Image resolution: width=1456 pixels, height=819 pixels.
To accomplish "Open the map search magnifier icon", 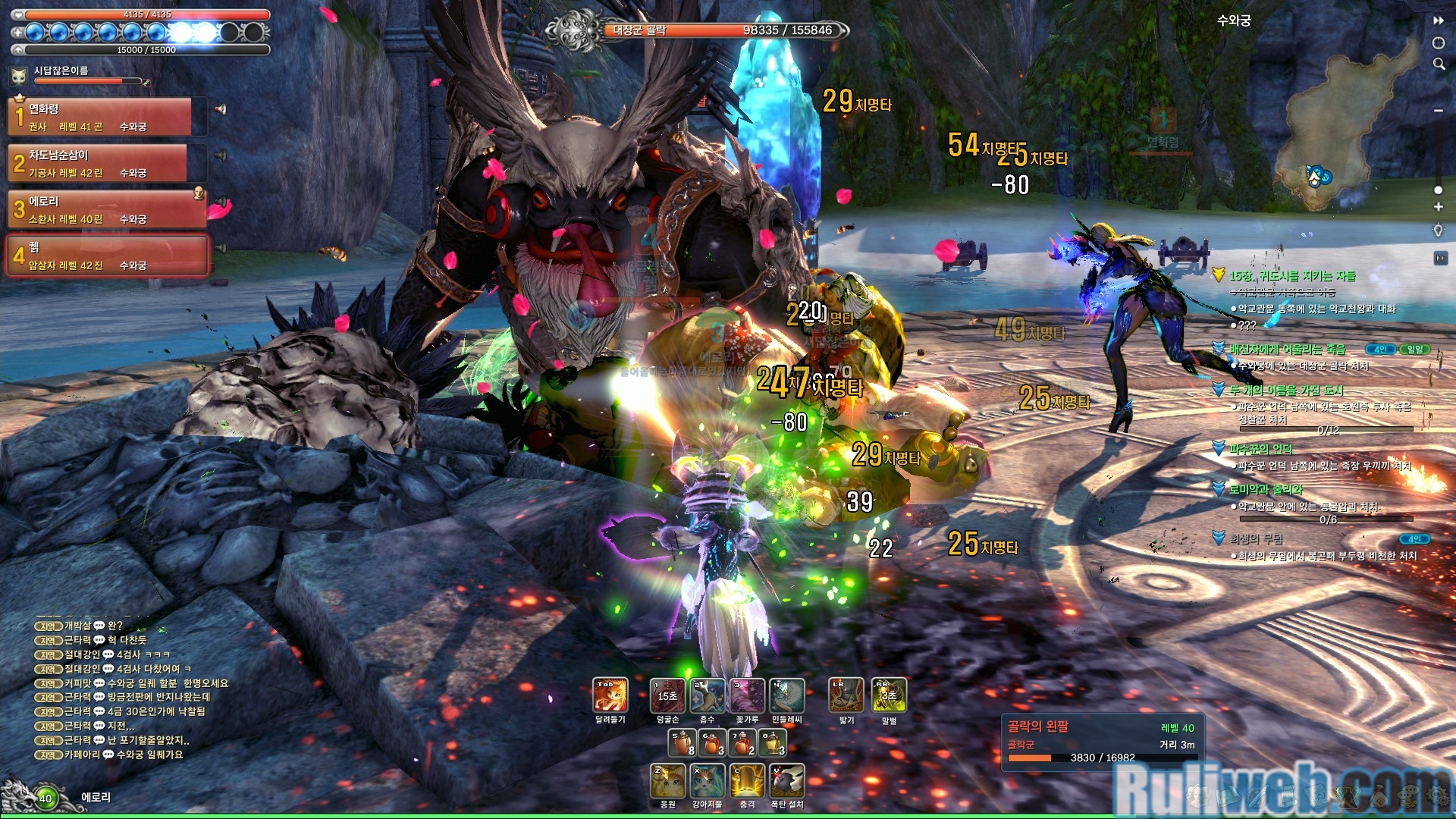I will [1439, 64].
